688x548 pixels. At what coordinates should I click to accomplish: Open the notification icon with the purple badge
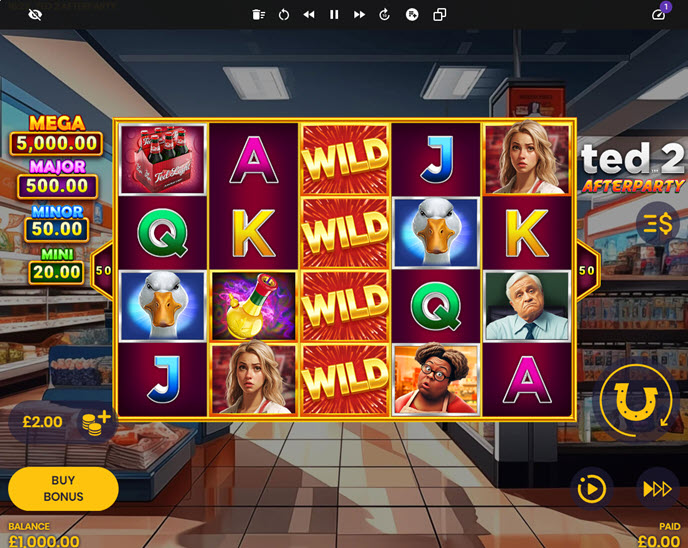coord(658,14)
